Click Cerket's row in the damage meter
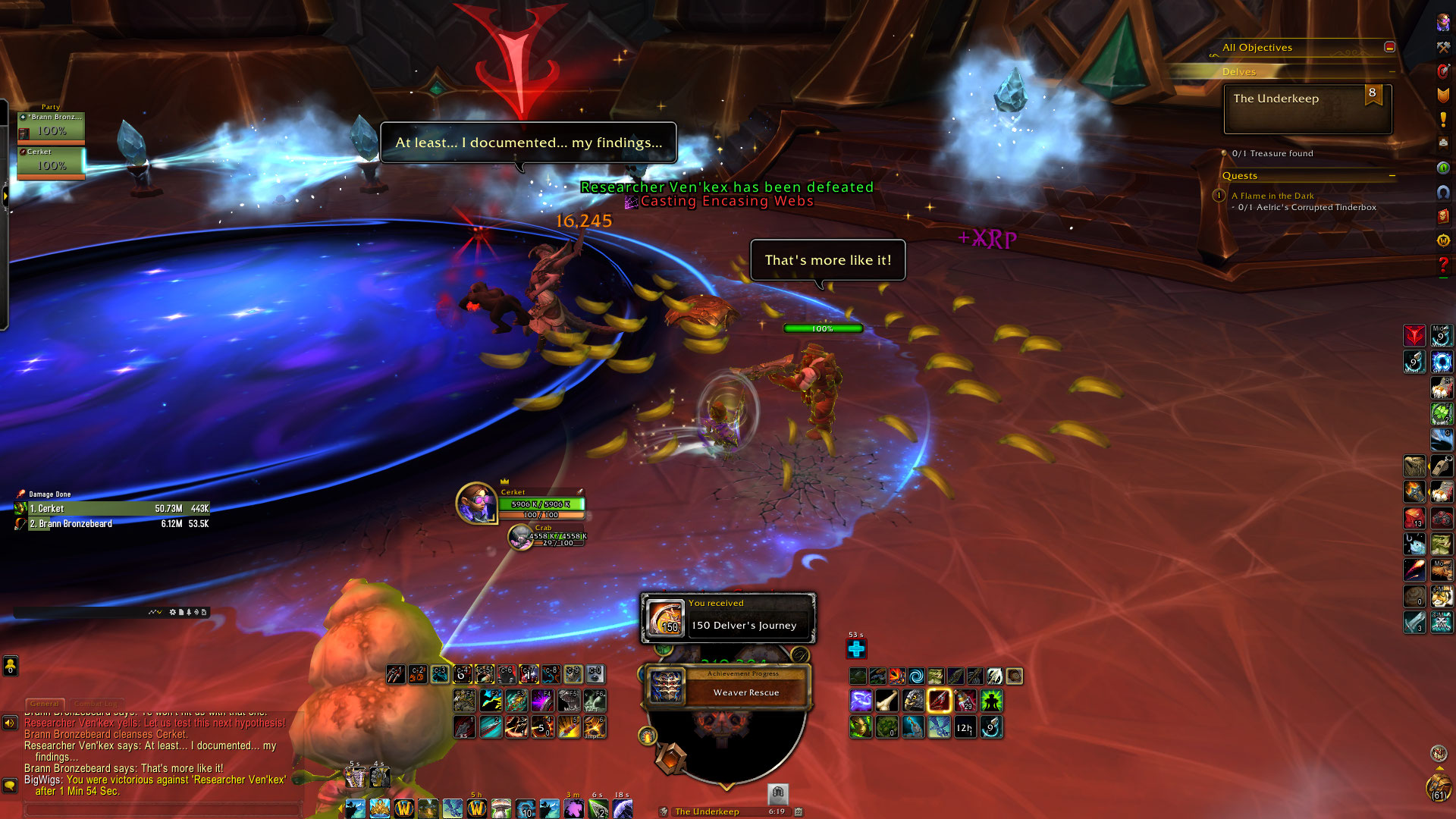The width and height of the screenshot is (1456, 819). tap(114, 509)
